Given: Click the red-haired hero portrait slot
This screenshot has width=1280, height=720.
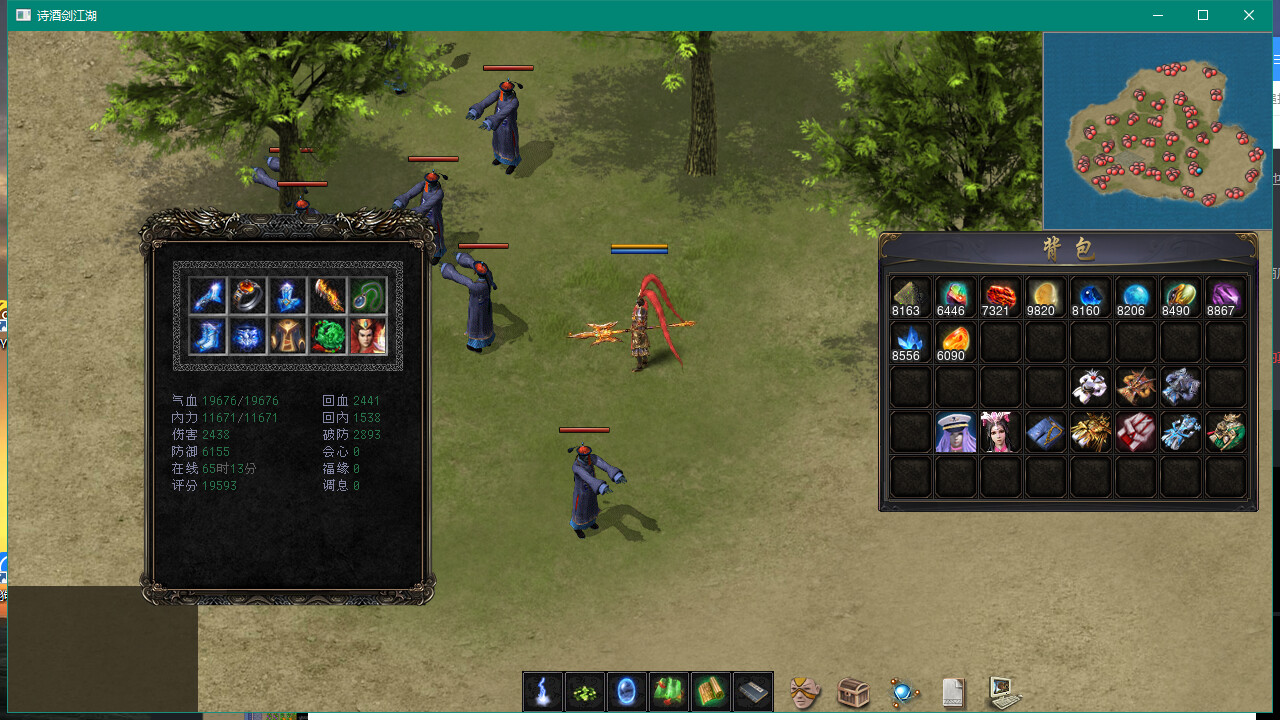Looking at the screenshot, I should [368, 336].
